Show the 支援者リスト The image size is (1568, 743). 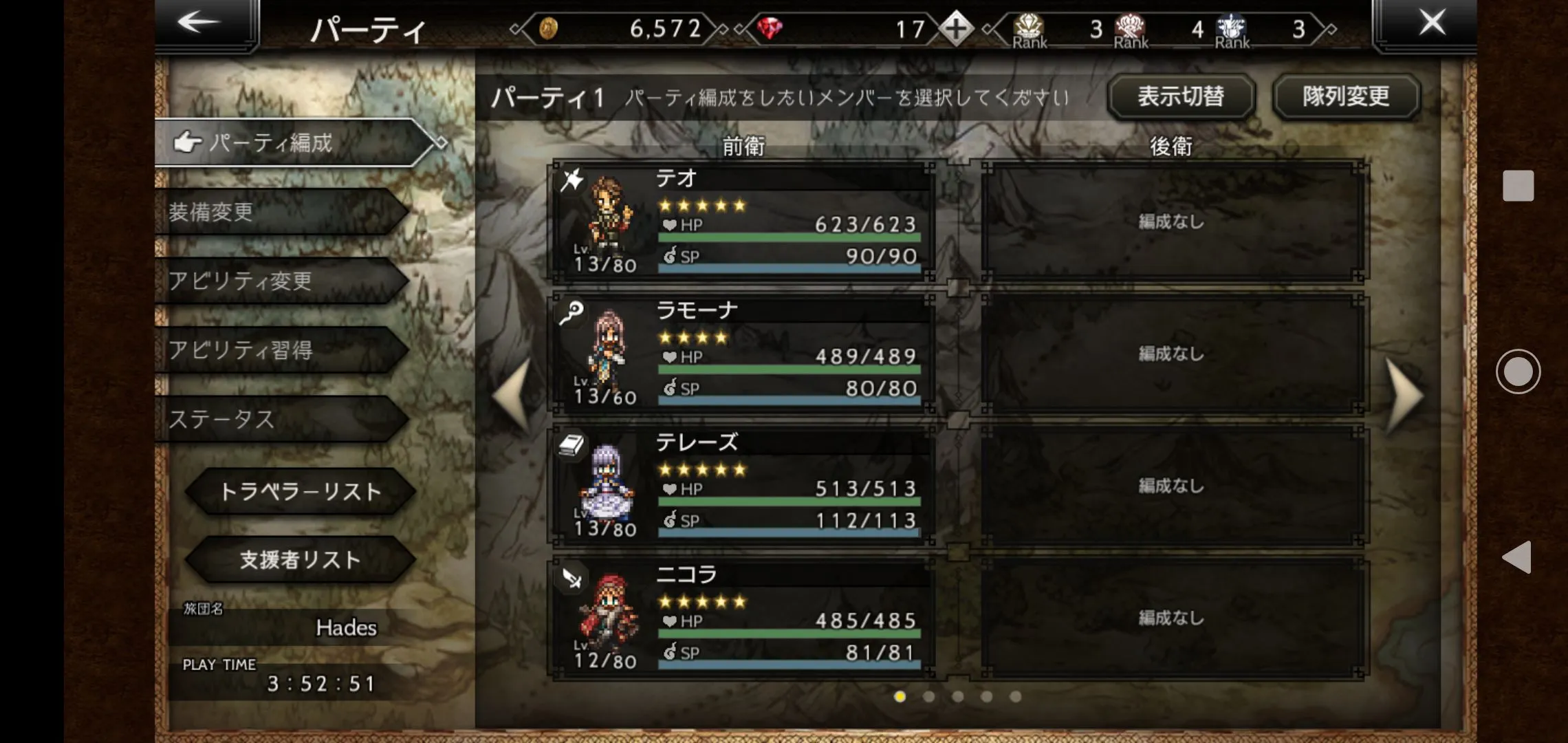click(x=300, y=559)
